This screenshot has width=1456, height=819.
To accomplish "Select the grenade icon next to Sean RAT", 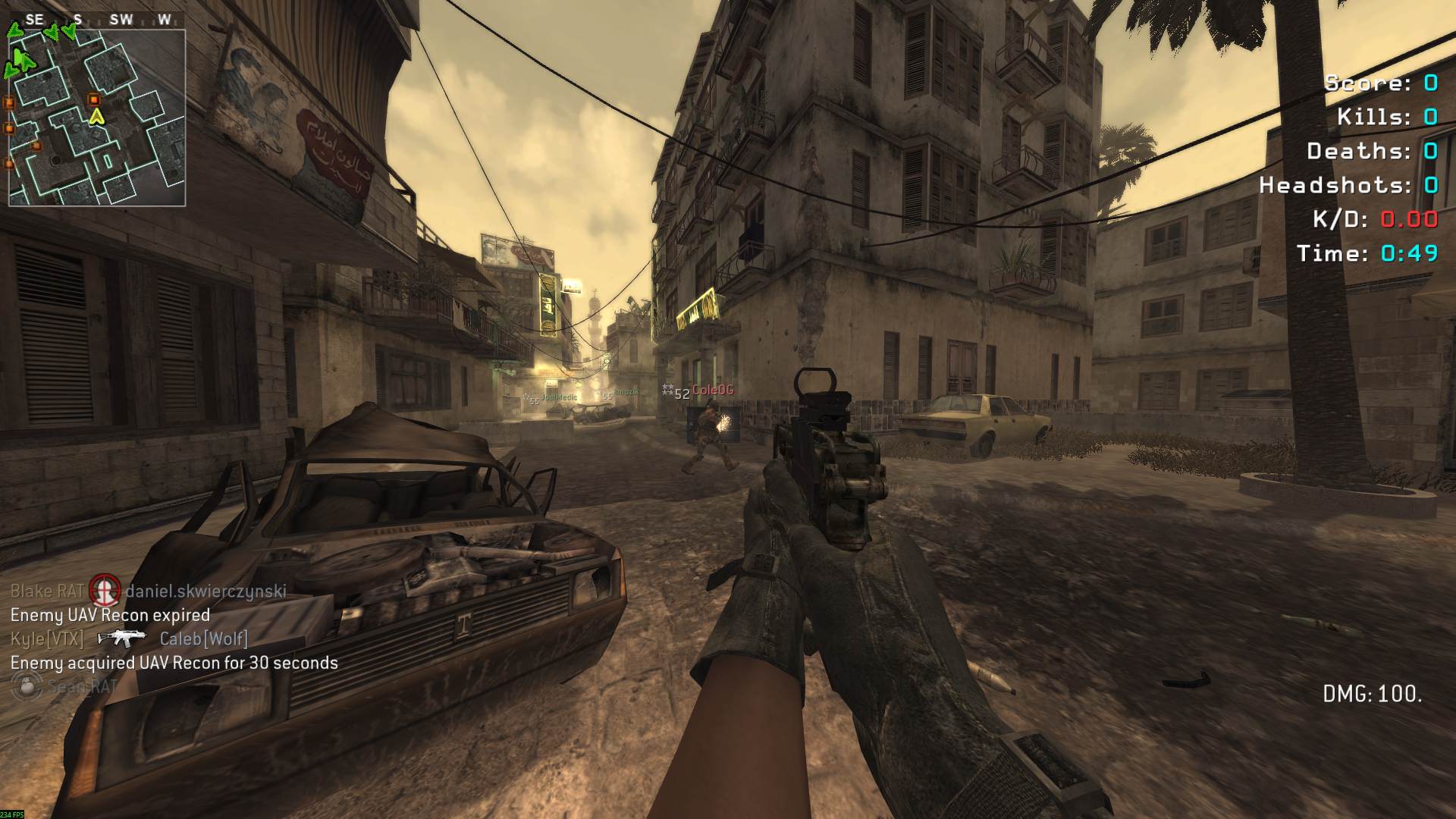I will pos(27,686).
